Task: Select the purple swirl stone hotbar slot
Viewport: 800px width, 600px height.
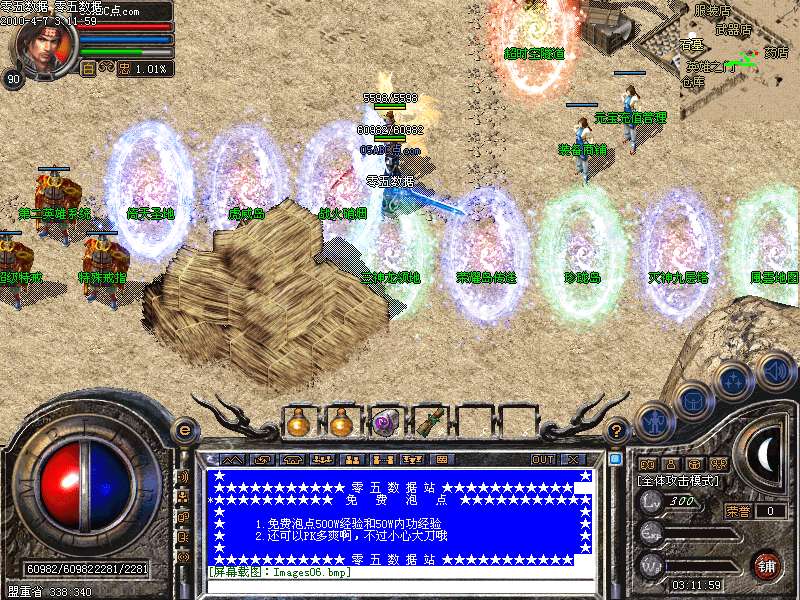Action: tap(385, 423)
